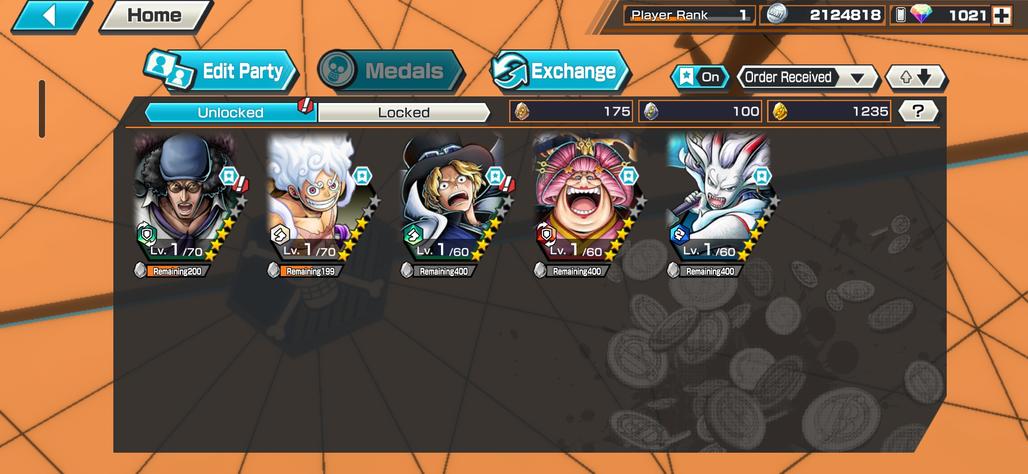Open the Order Received sort dropdown

tap(807, 77)
